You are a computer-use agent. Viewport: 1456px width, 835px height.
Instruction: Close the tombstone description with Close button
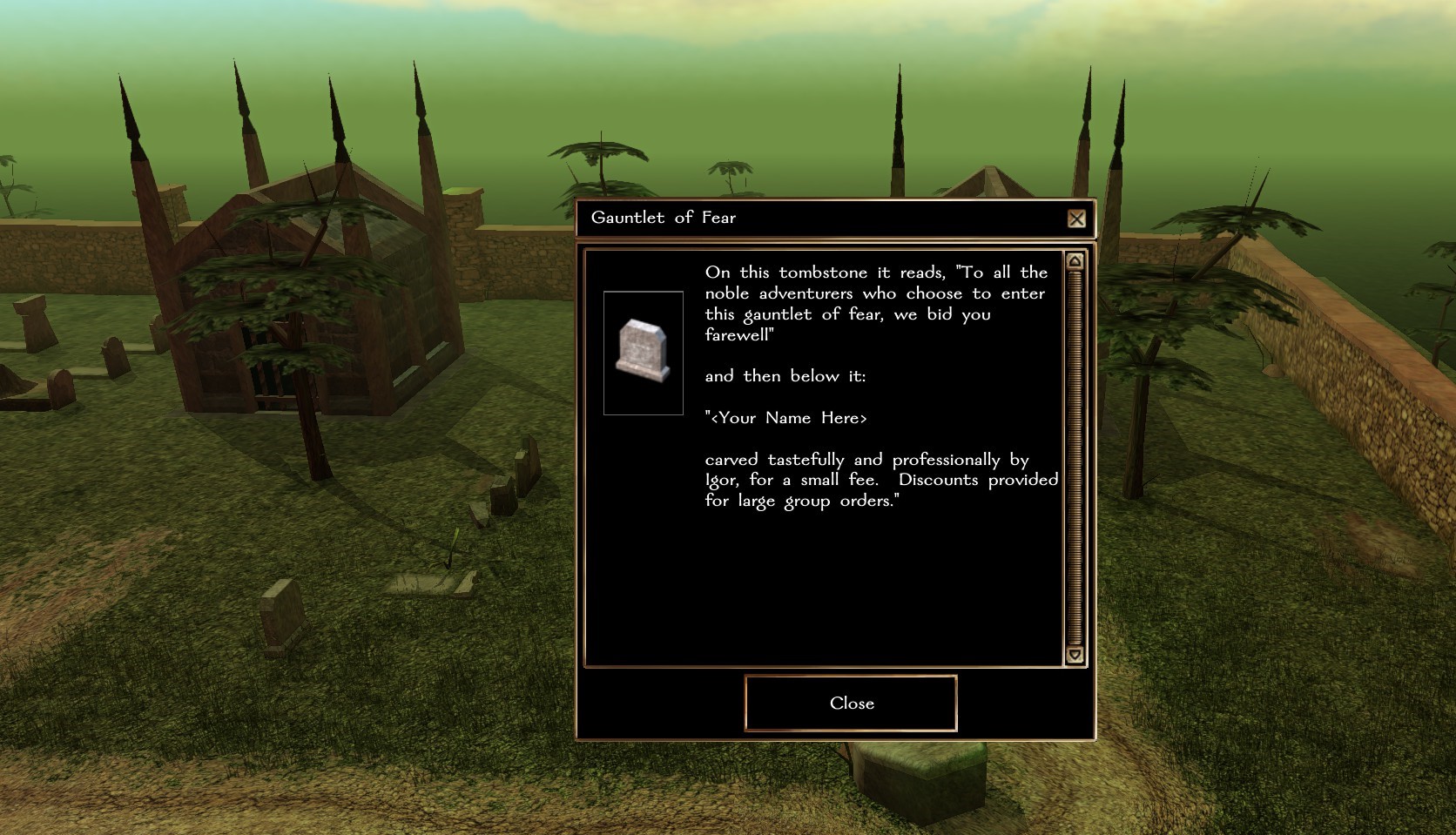[x=851, y=703]
